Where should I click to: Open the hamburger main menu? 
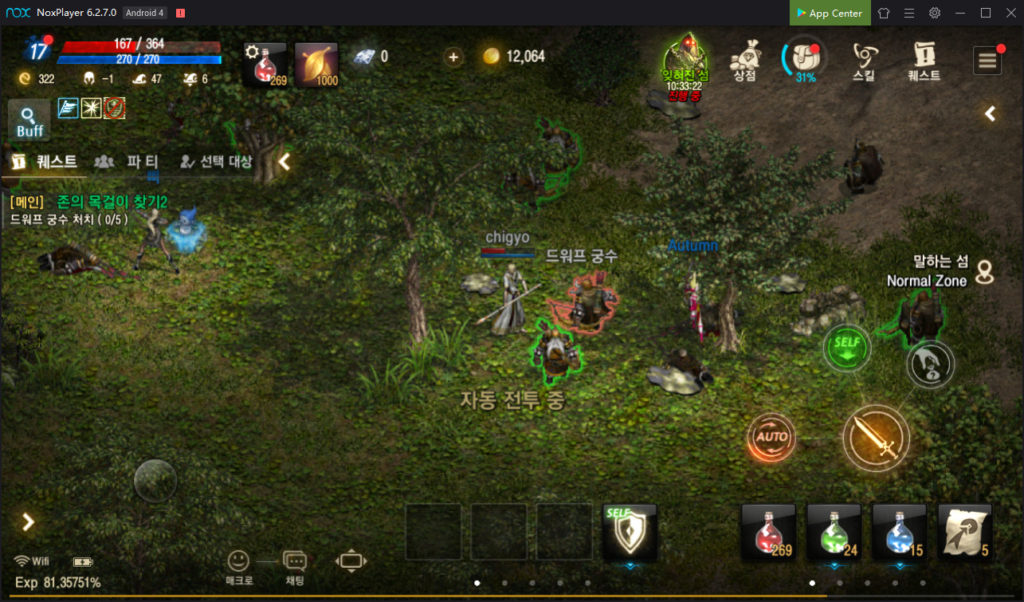point(988,60)
